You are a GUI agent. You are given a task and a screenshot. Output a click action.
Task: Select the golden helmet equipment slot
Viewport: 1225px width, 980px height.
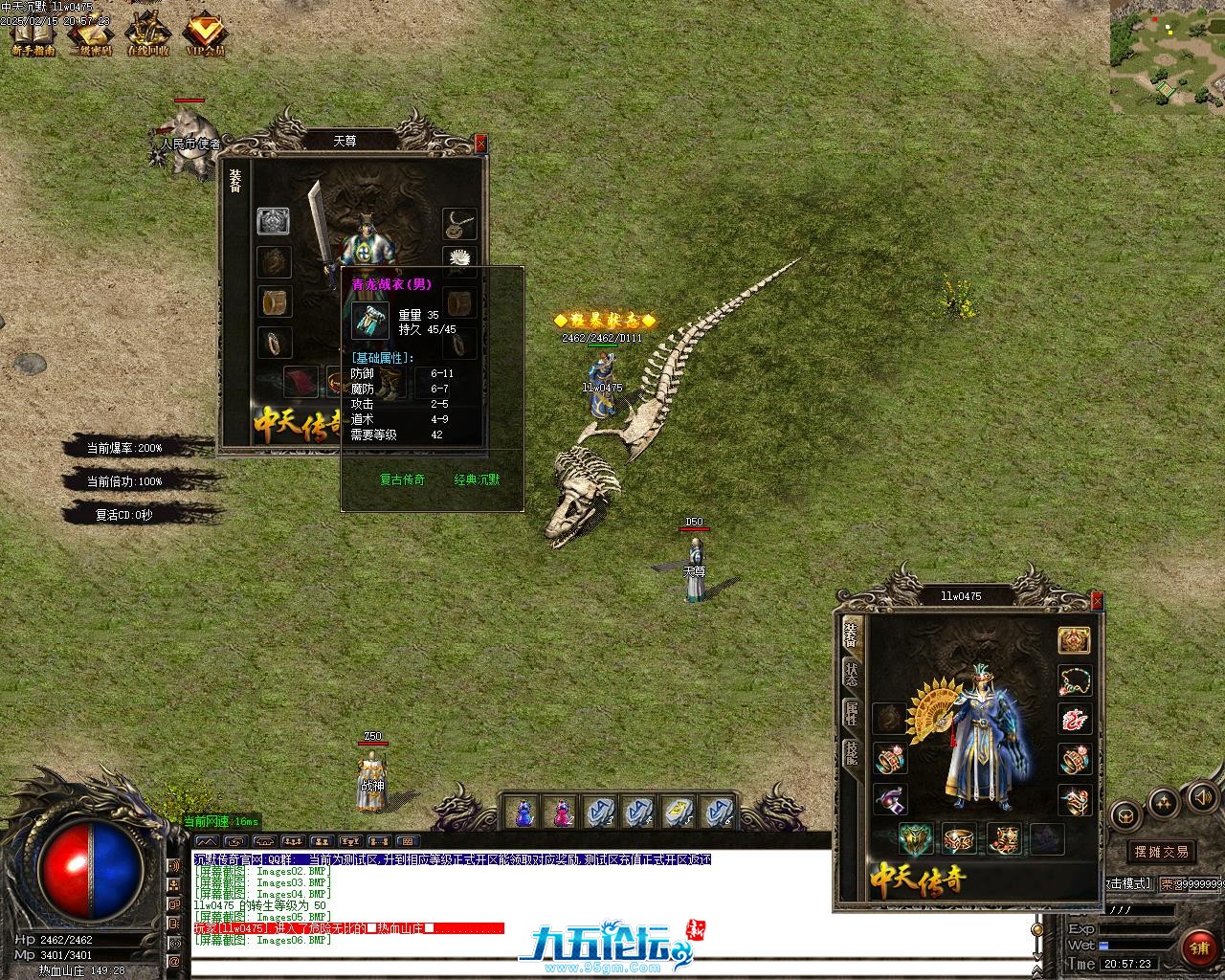1074,640
